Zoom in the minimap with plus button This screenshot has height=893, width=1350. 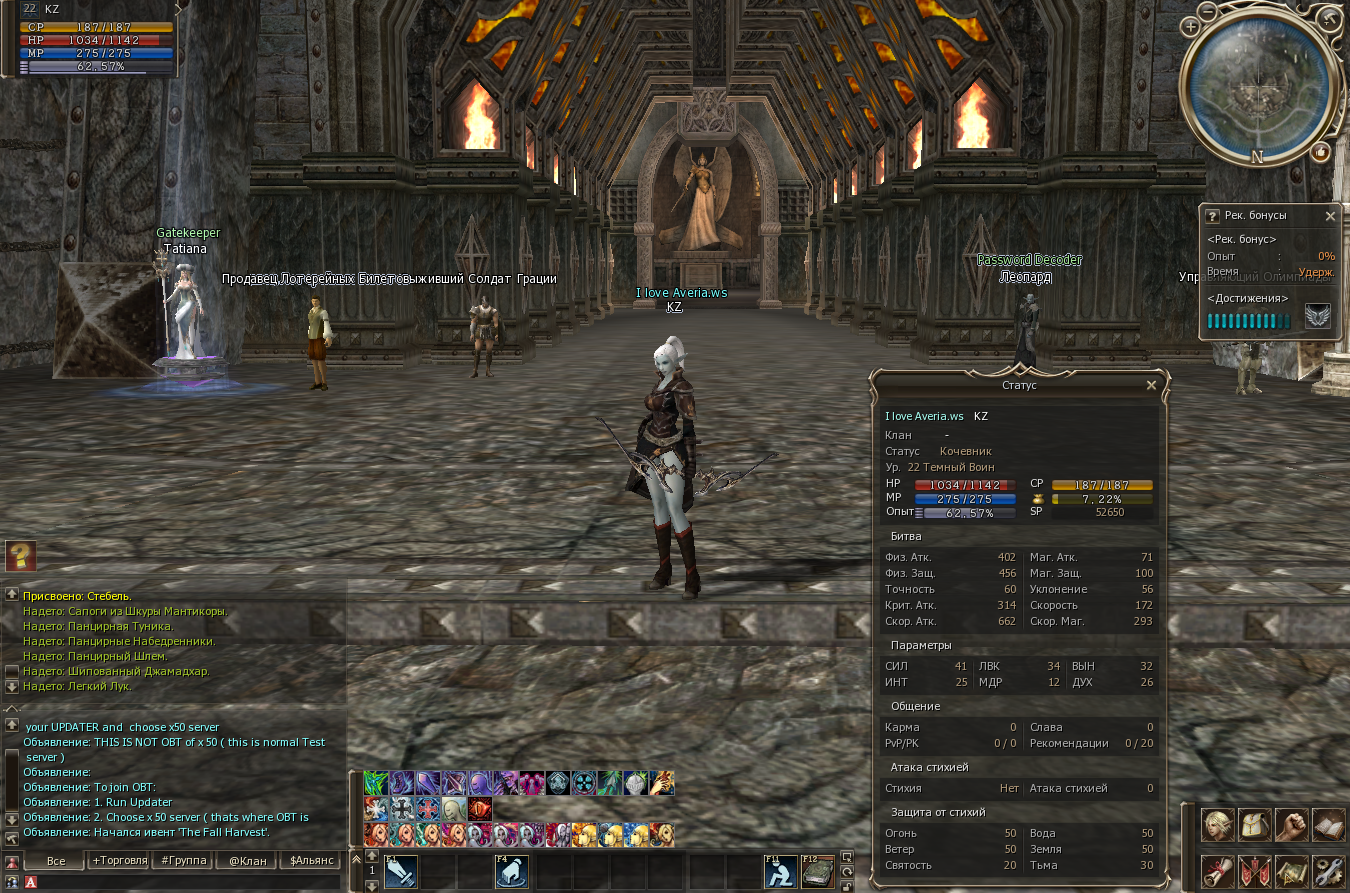pyautogui.click(x=1190, y=26)
